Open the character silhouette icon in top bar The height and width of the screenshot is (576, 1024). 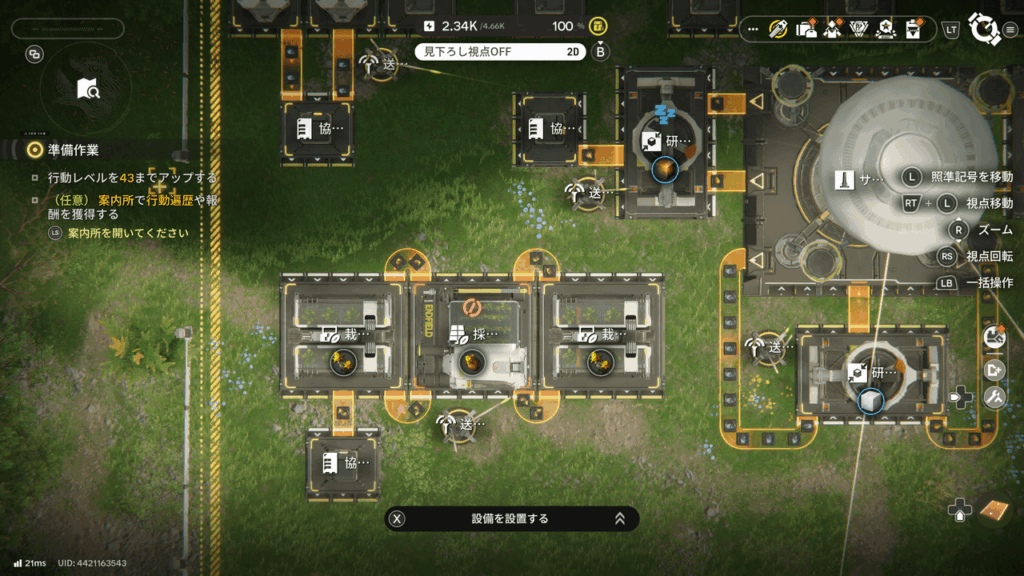(x=832, y=29)
